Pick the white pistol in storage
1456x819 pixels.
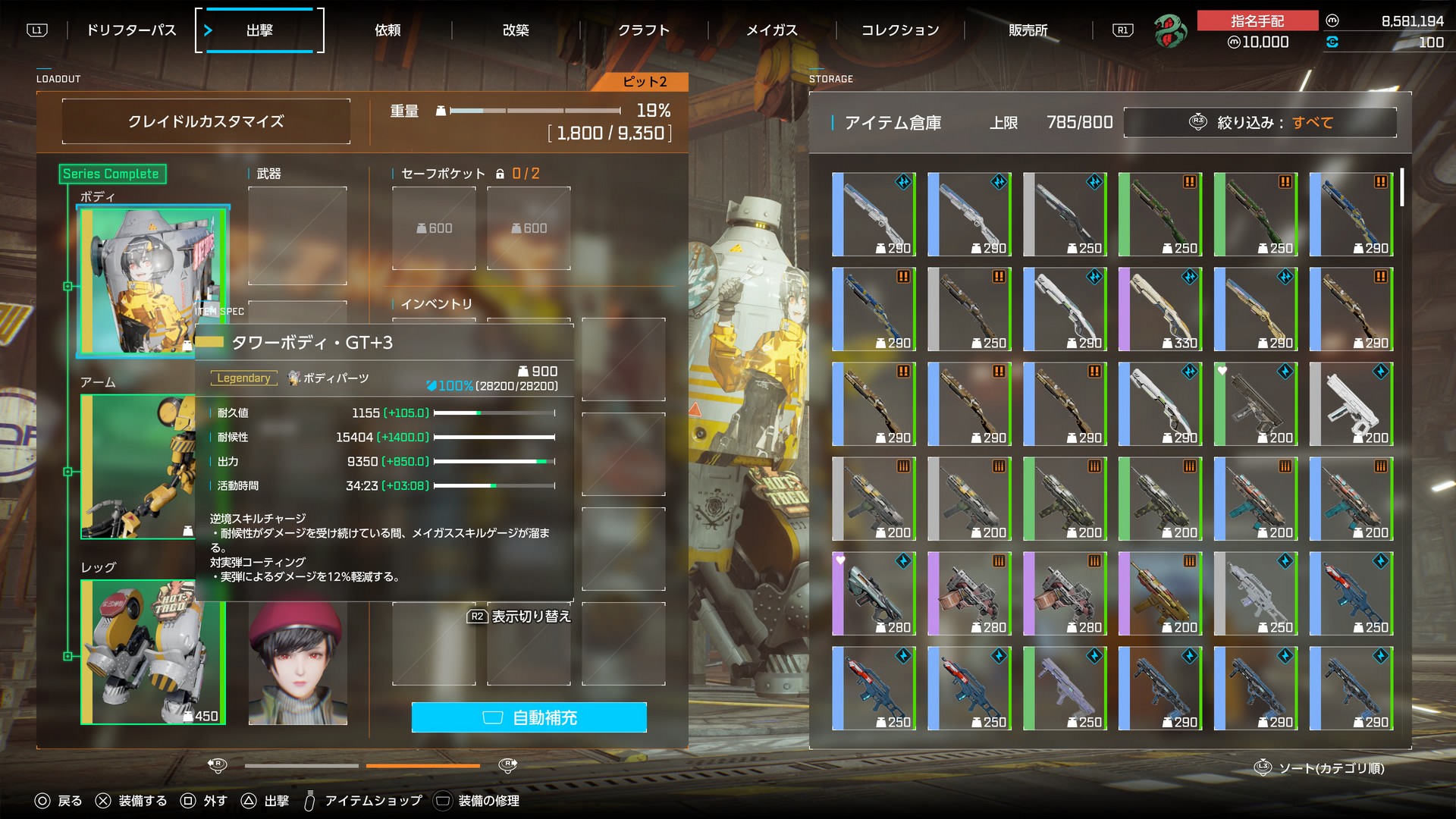pyautogui.click(x=1351, y=403)
